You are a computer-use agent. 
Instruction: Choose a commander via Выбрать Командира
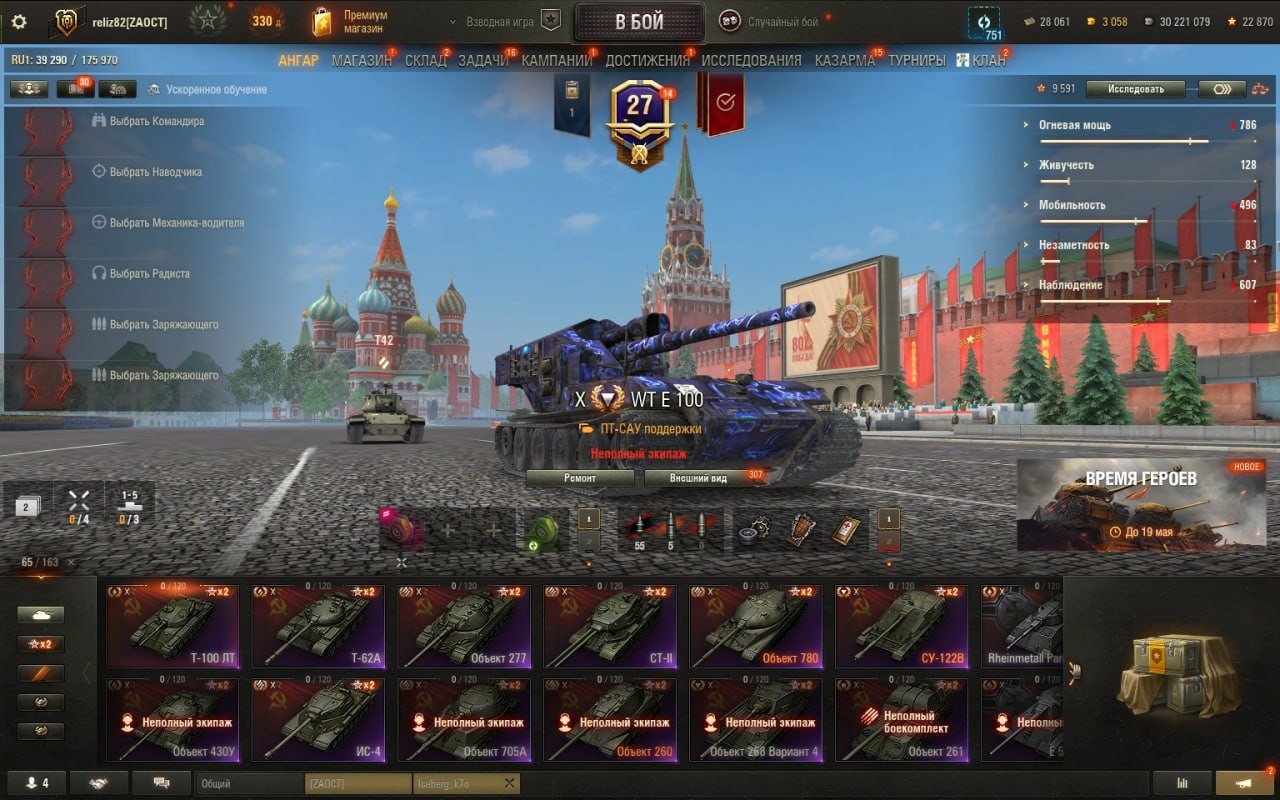point(156,121)
